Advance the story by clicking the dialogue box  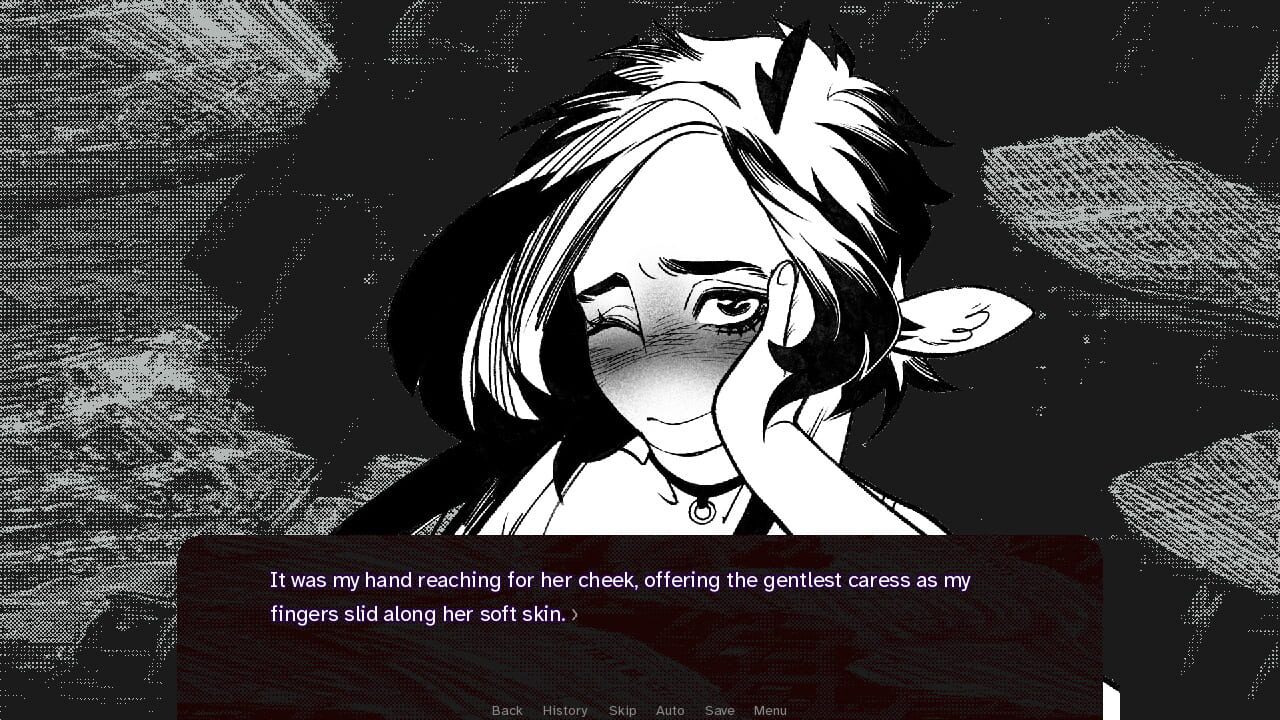click(640, 600)
